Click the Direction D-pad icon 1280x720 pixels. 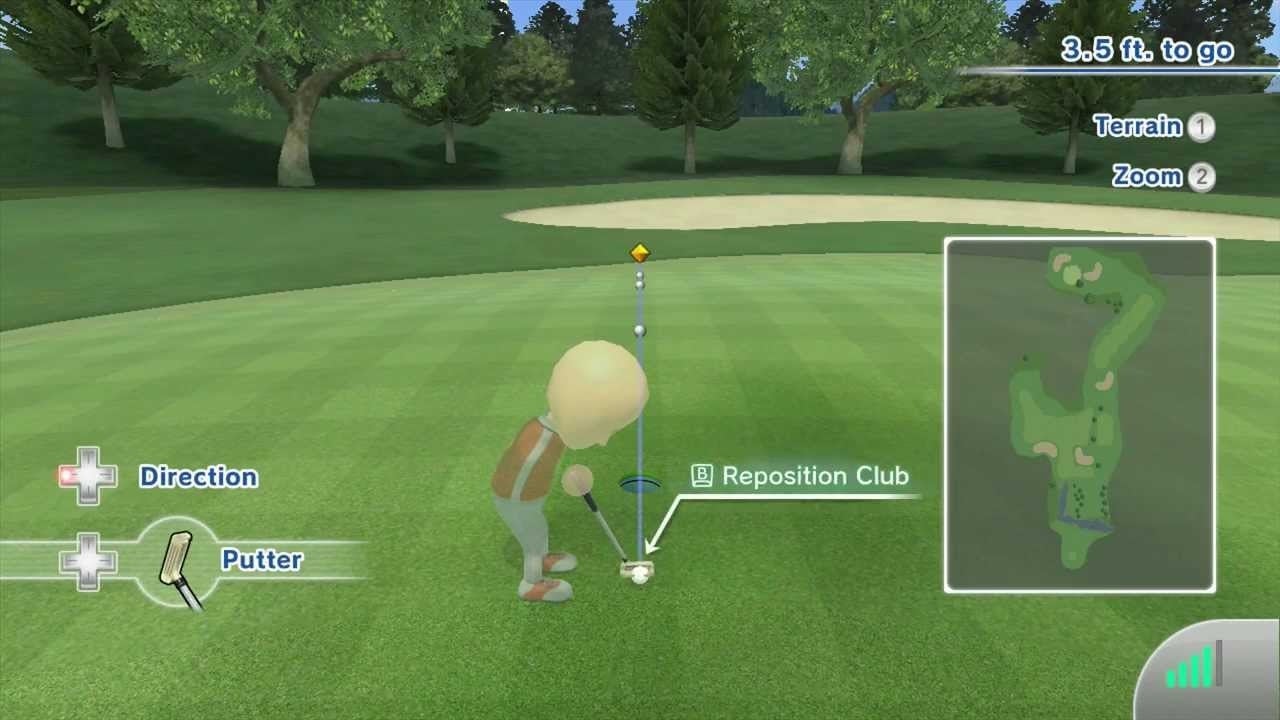pyautogui.click(x=87, y=477)
